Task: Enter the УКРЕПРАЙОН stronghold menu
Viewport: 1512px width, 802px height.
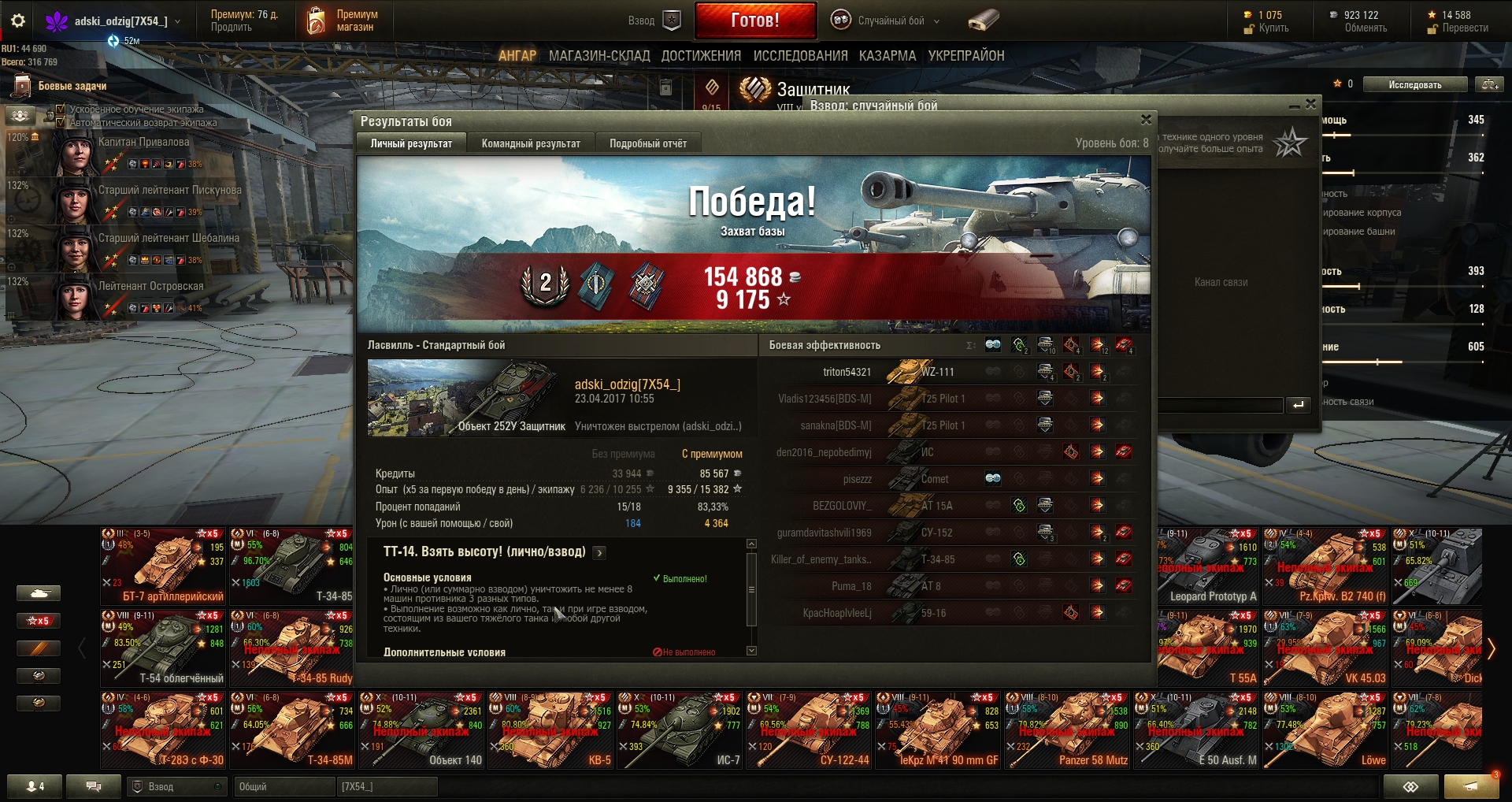Action: [965, 56]
